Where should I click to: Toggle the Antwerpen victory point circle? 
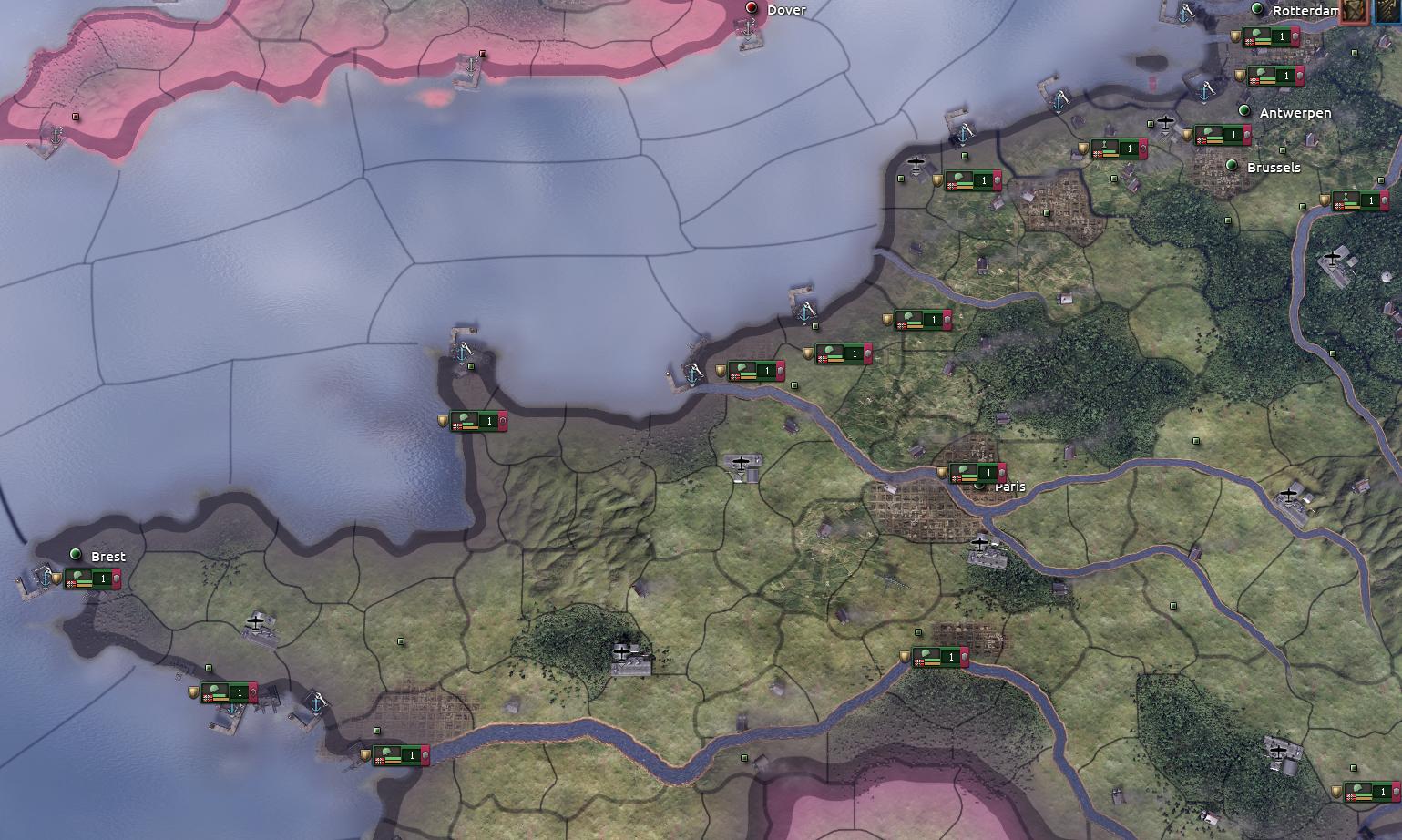1244,111
